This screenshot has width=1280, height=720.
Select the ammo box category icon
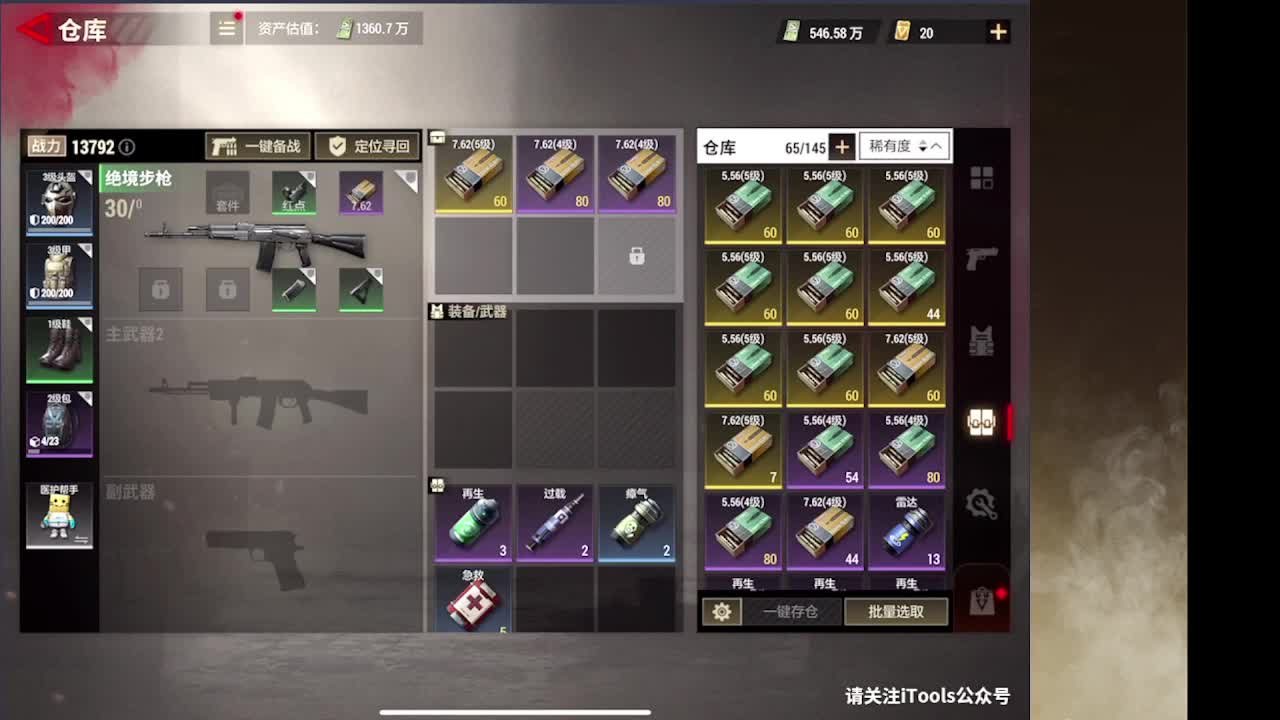tap(982, 422)
